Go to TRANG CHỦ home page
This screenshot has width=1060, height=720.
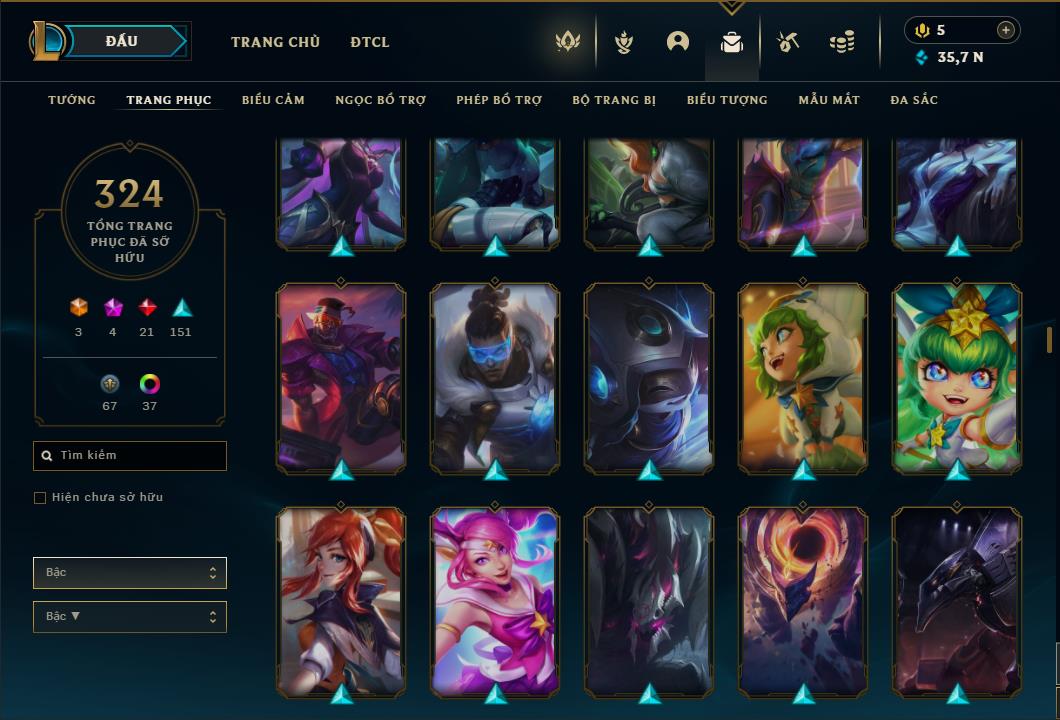[275, 42]
